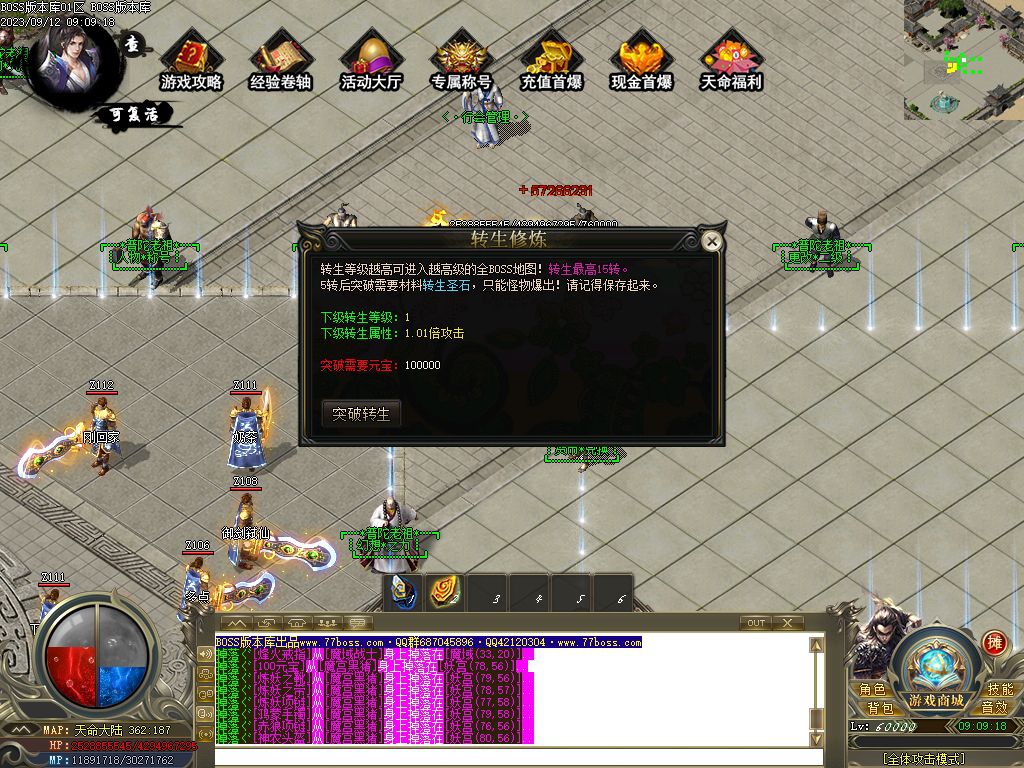
Task: Click the red 摊 stall button
Action: click(x=993, y=642)
